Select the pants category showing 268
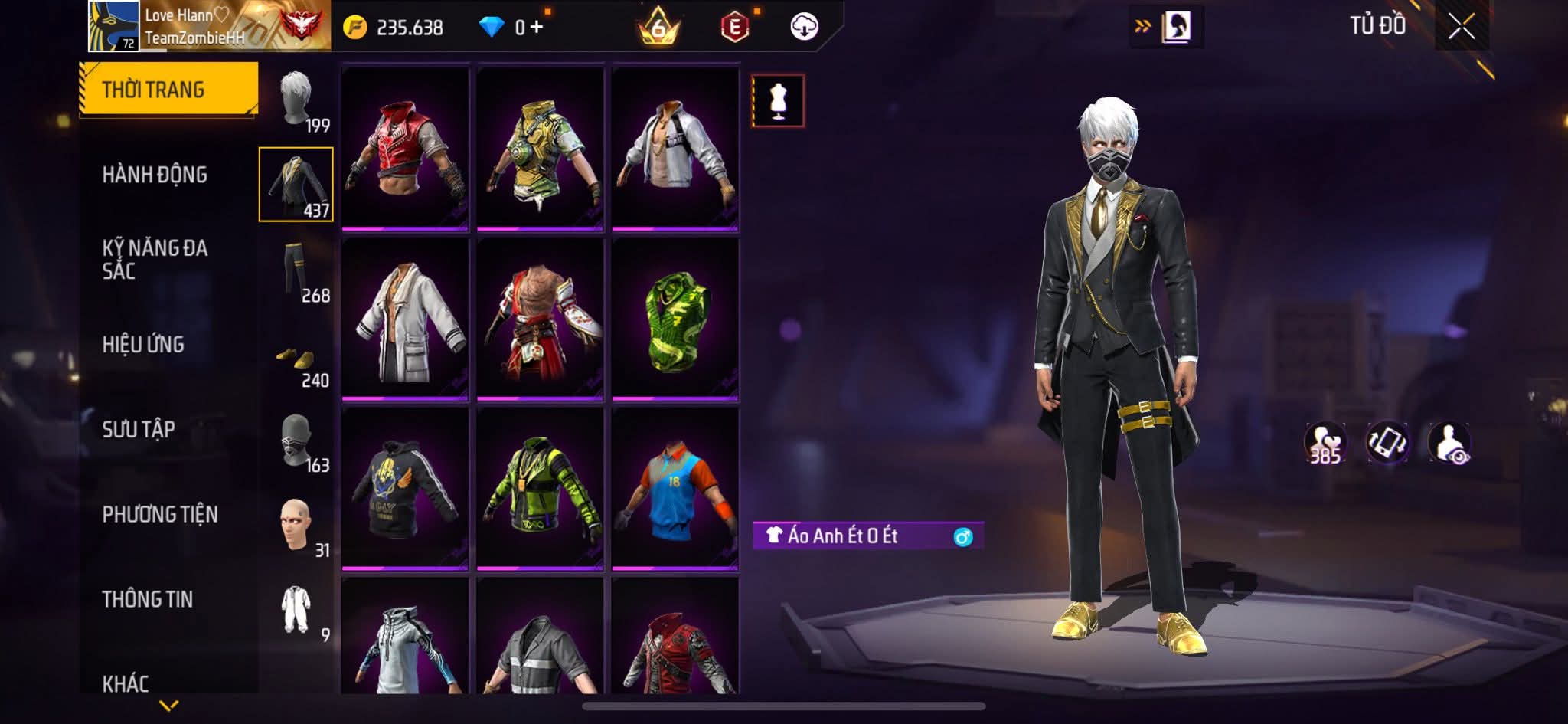The height and width of the screenshot is (724, 1568). [x=296, y=272]
